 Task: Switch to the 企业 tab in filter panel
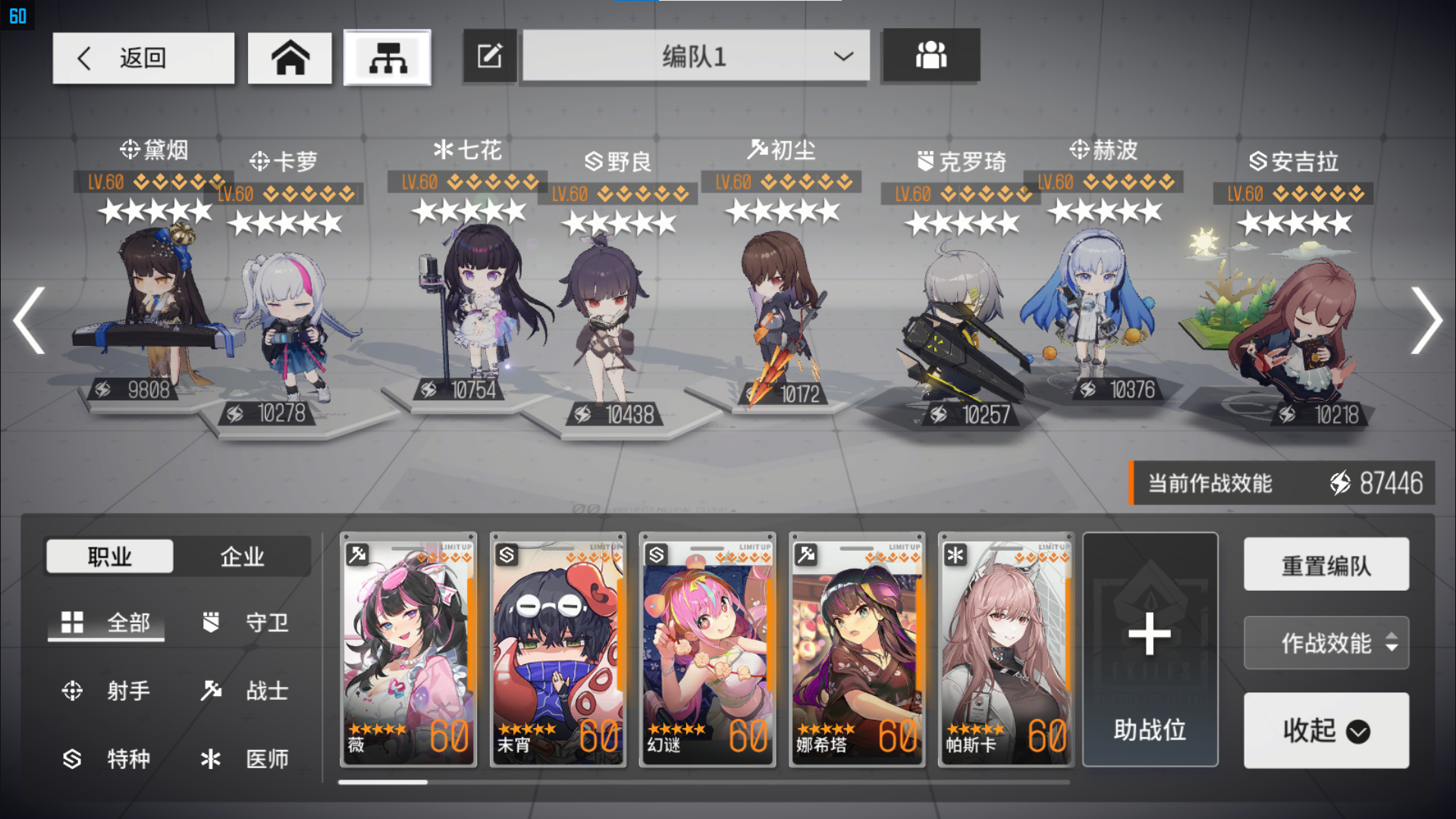pos(242,556)
